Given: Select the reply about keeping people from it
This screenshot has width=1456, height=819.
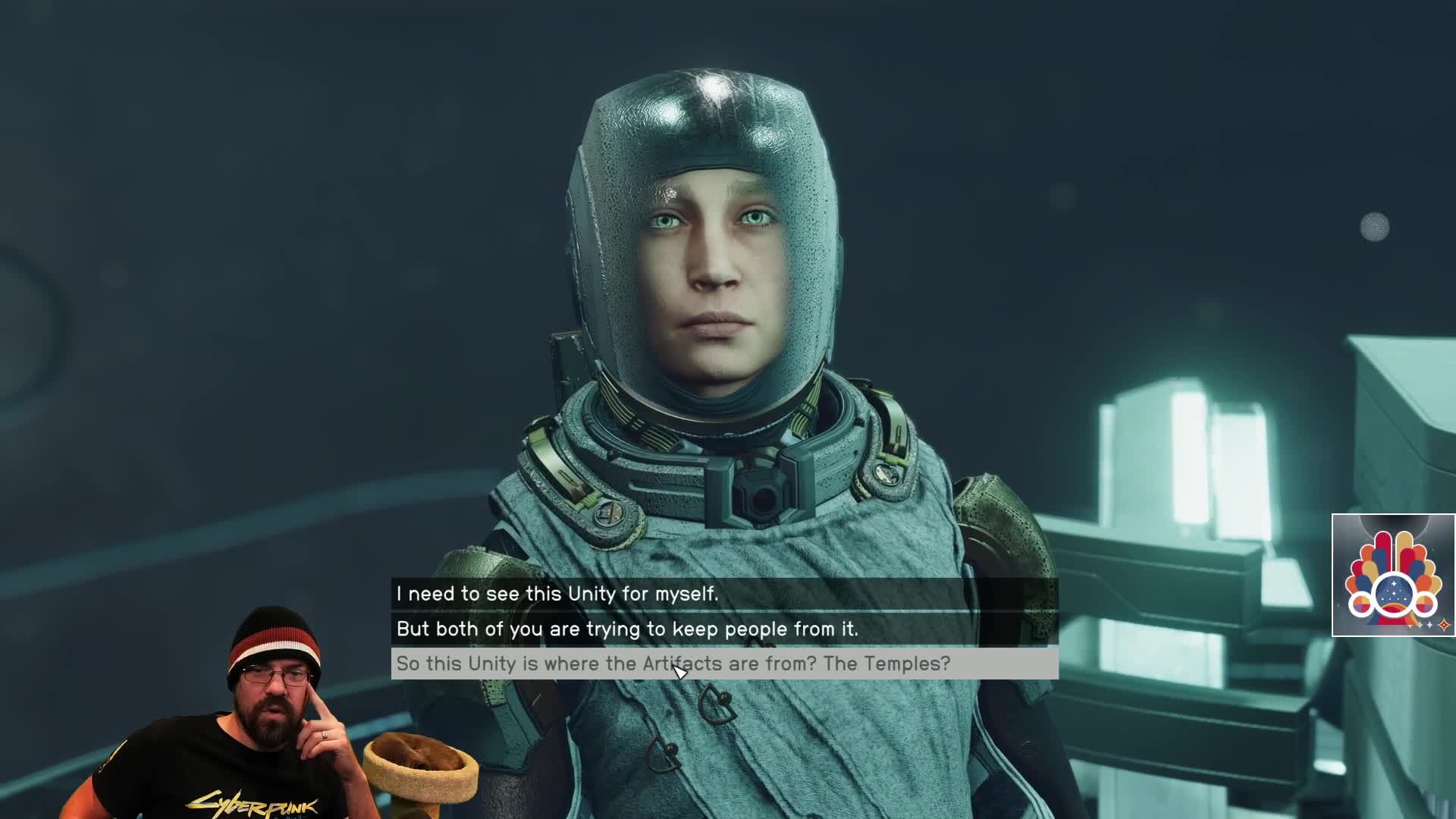Looking at the screenshot, I should pos(627,629).
